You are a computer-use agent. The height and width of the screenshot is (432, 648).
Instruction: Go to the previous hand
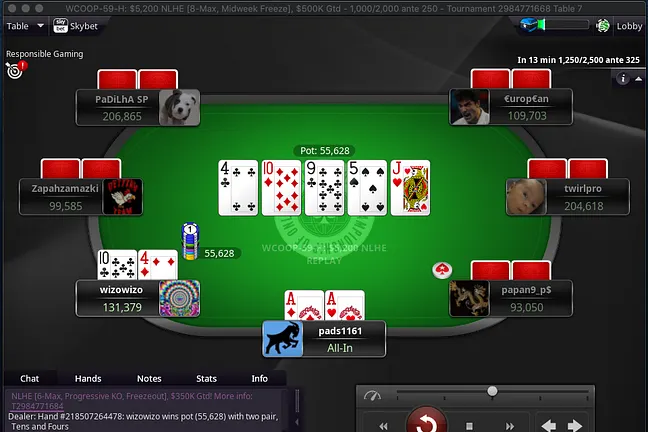[548, 424]
